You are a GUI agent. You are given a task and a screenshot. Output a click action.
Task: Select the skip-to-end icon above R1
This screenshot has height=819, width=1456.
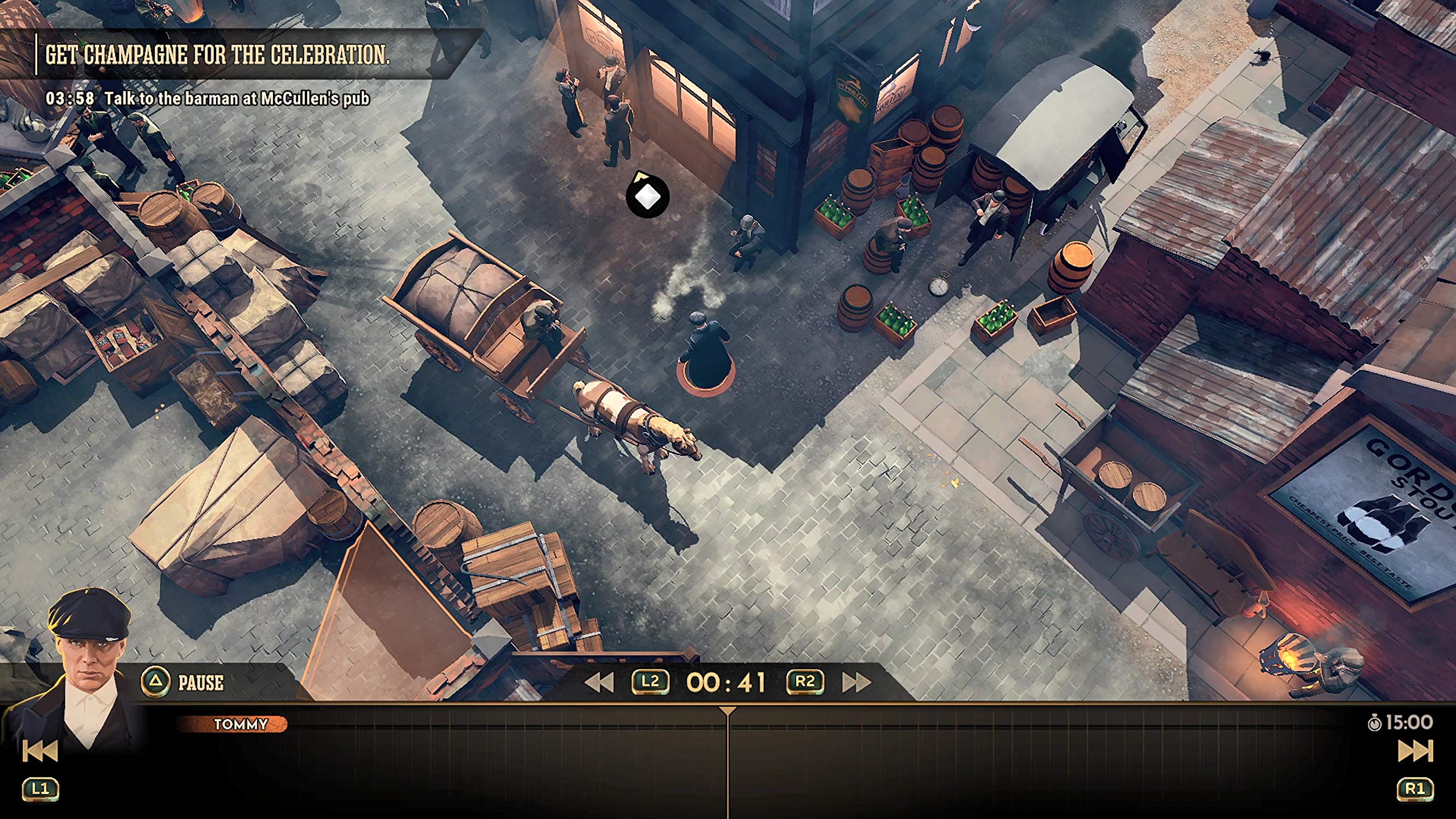(1416, 751)
